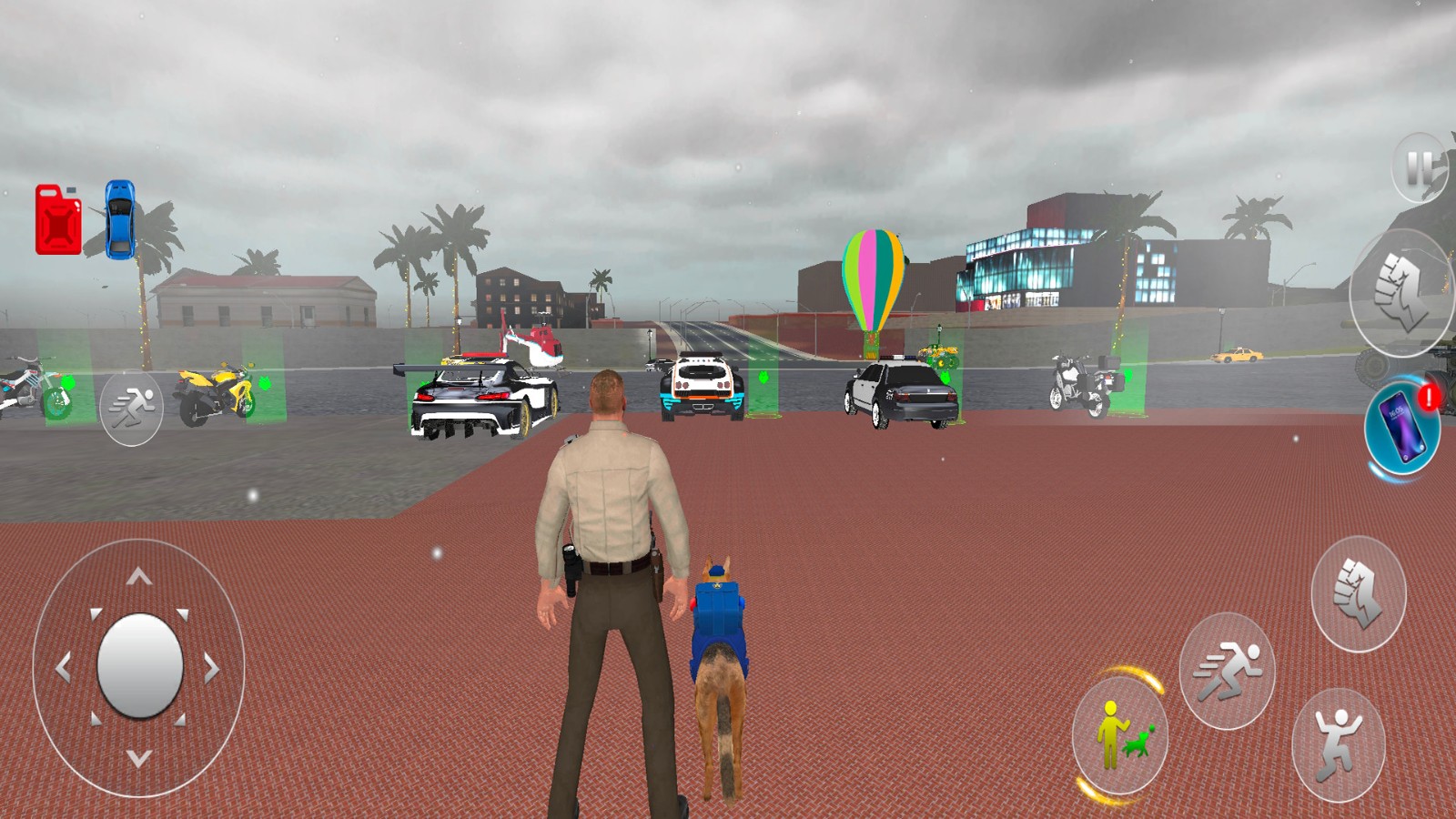Click the white joystick knob

coord(139,665)
